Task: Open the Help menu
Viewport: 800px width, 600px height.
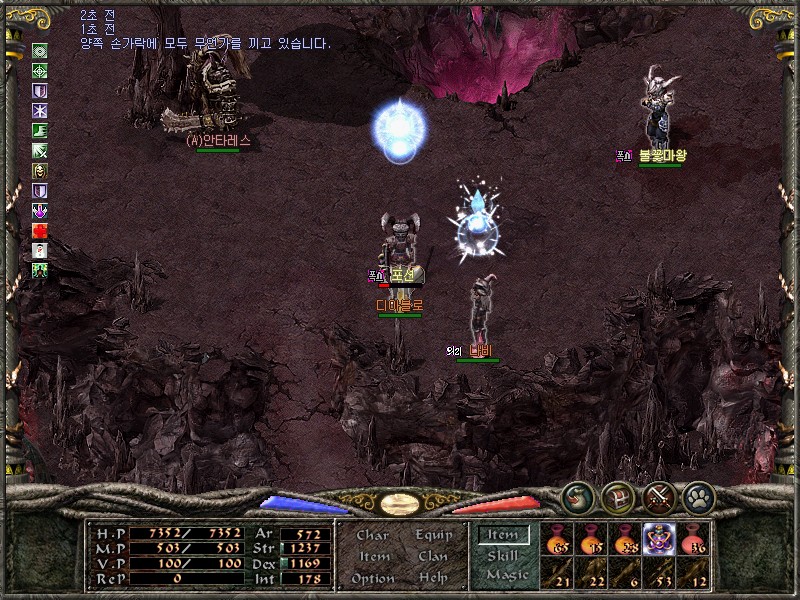Action: point(433,578)
